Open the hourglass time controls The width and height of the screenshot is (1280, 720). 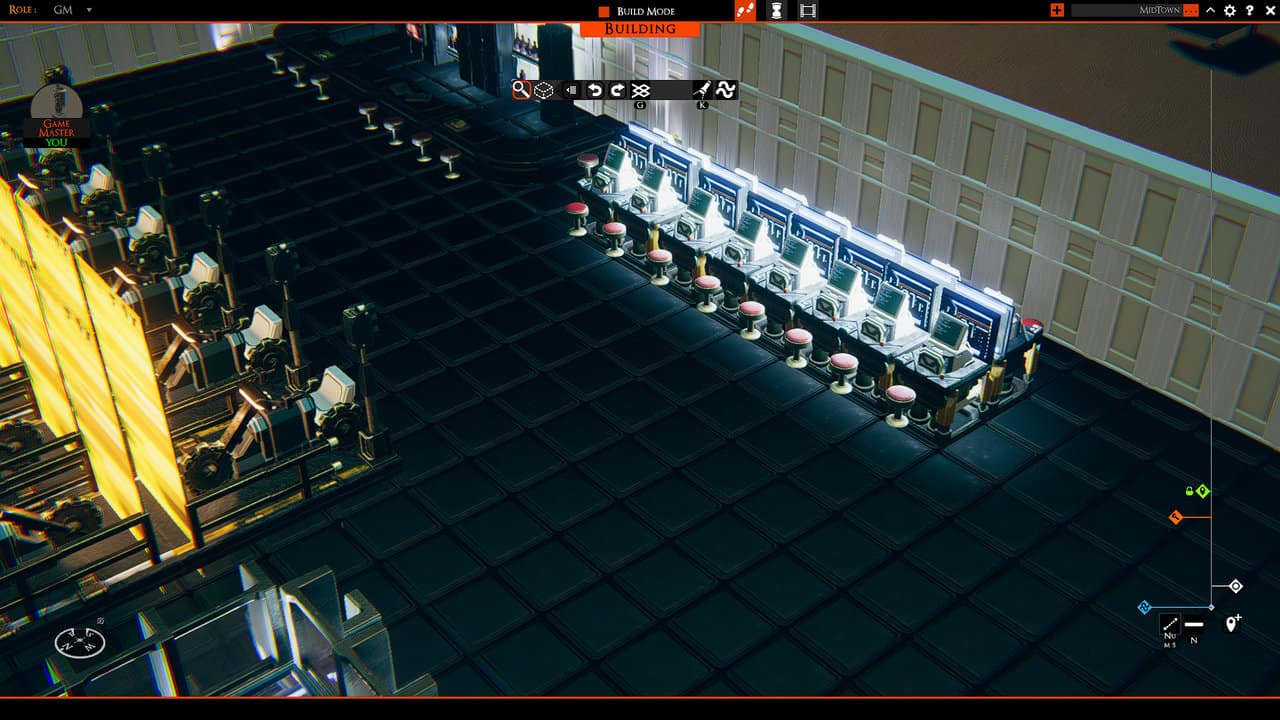pos(778,11)
